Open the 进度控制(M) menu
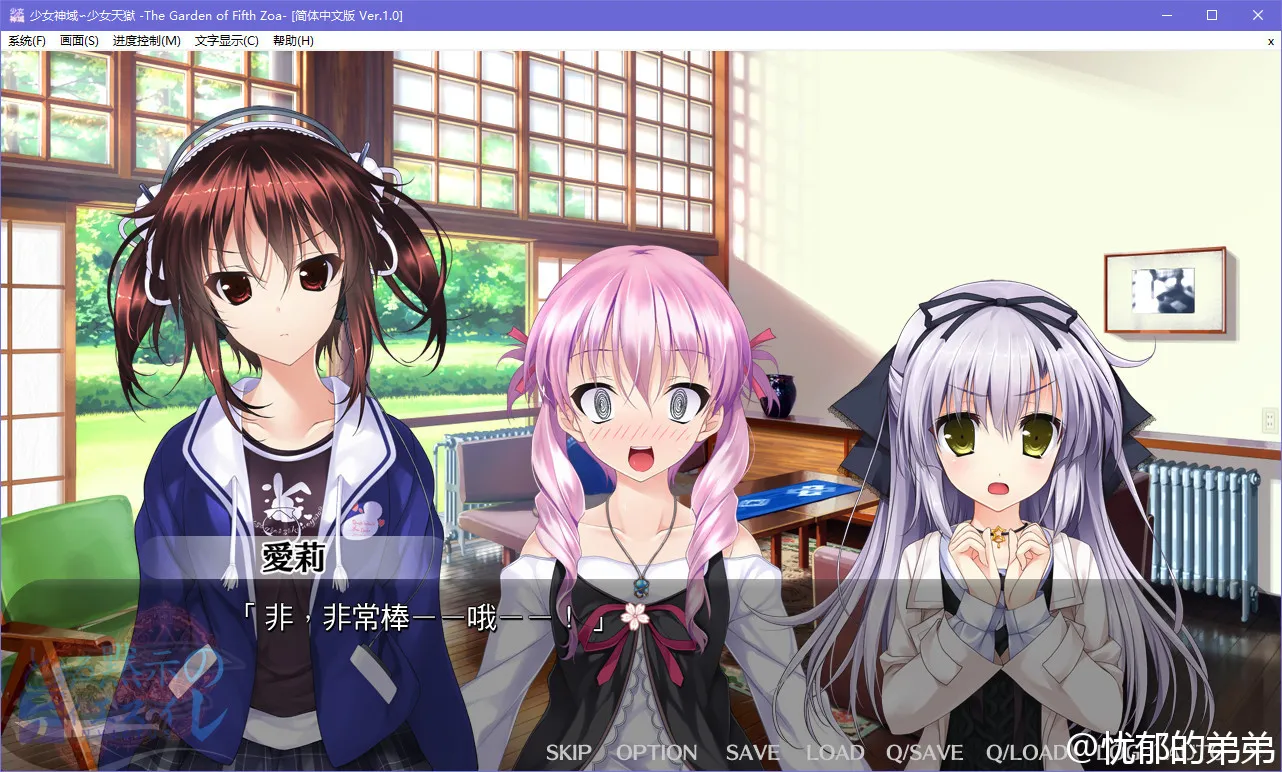The height and width of the screenshot is (772, 1282). click(147, 40)
